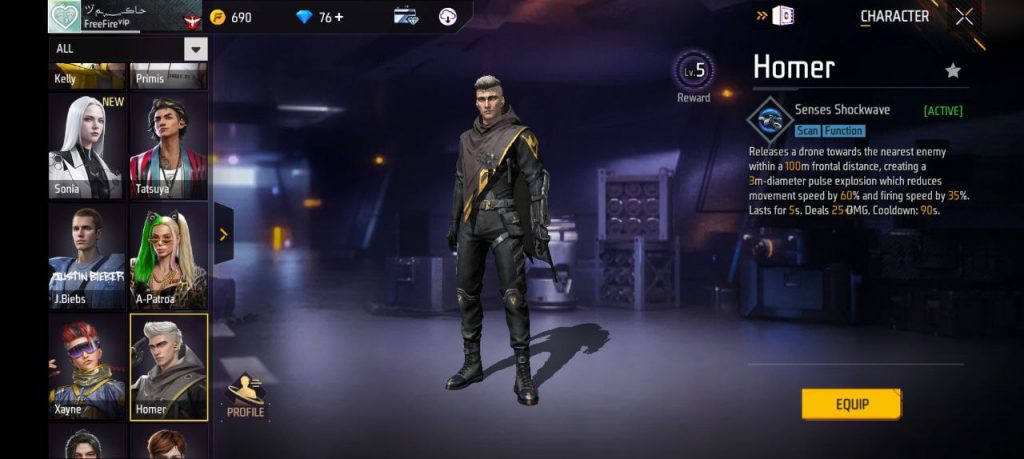Open Homer's Profile
This screenshot has width=1024, height=459.
(x=245, y=396)
